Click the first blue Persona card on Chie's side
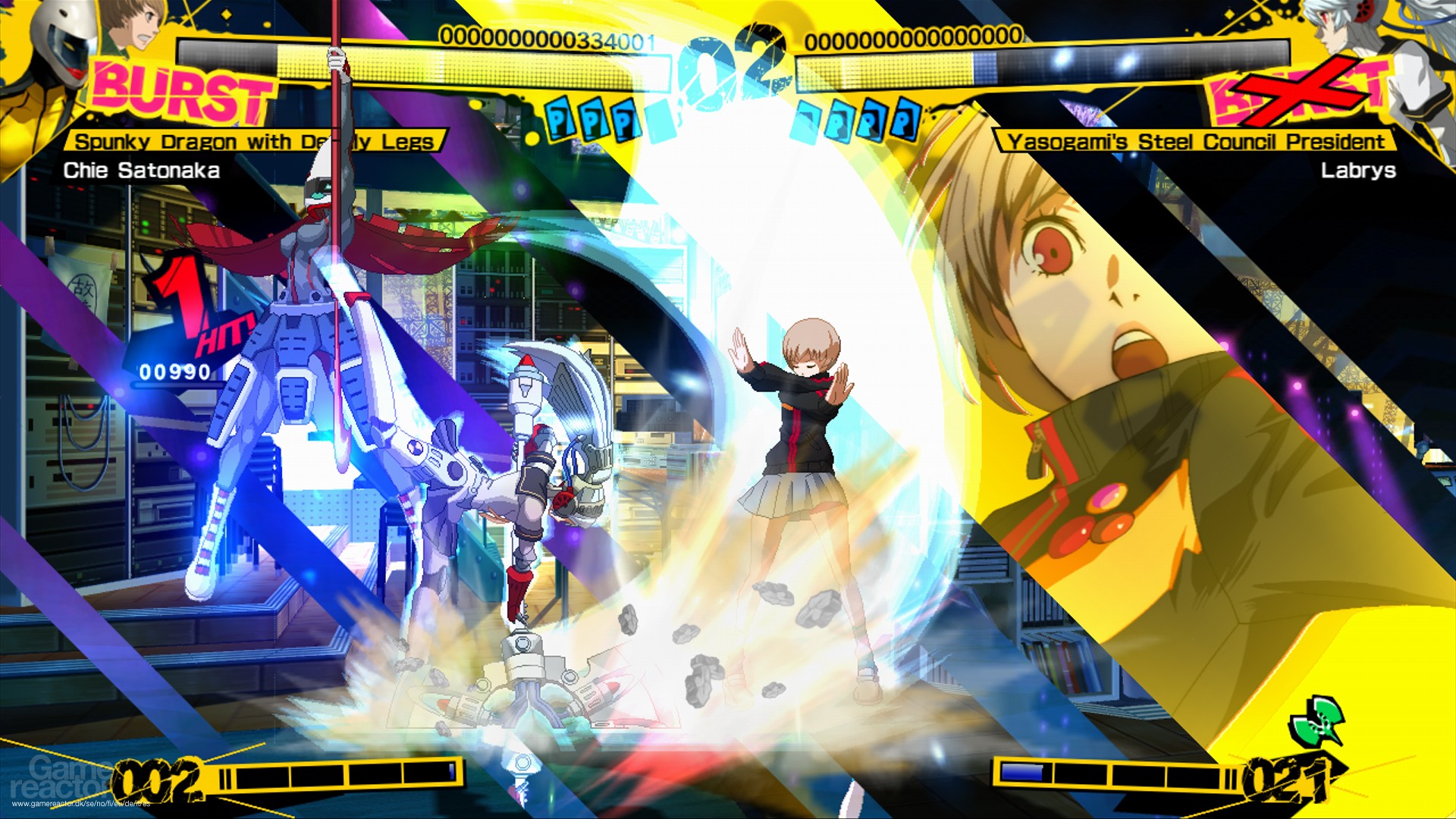Image resolution: width=1456 pixels, height=819 pixels. 559,121
